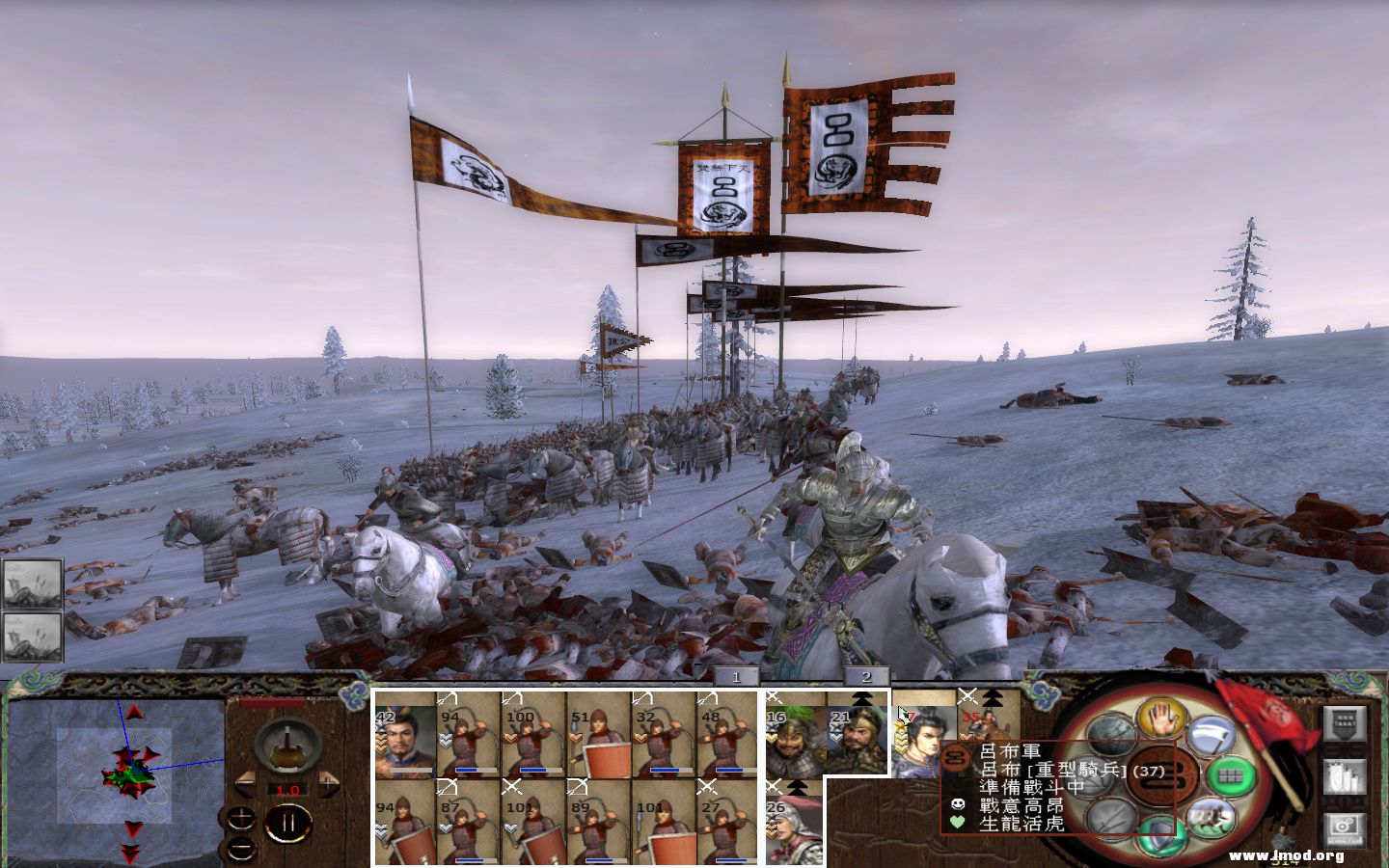Pause the battle with the pause button
This screenshot has height=868, width=1389.
pos(288,823)
